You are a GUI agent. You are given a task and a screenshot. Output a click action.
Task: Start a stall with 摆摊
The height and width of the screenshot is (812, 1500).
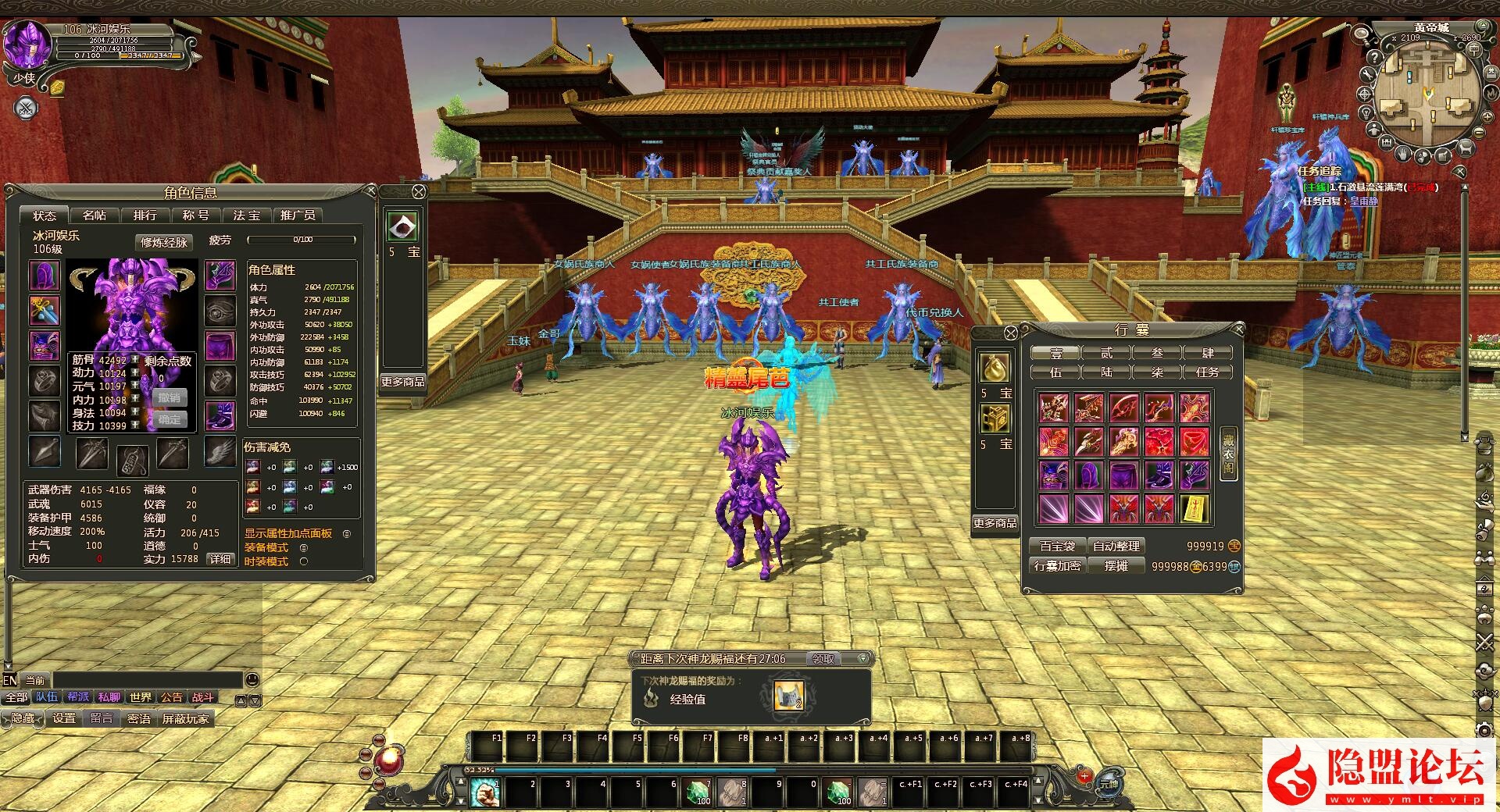1116,565
